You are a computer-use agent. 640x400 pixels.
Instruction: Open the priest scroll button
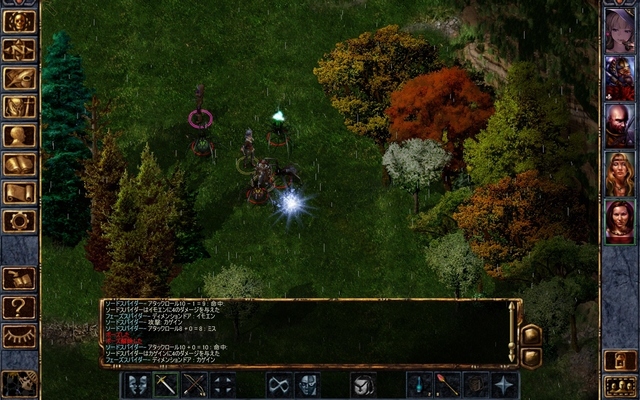19,192
